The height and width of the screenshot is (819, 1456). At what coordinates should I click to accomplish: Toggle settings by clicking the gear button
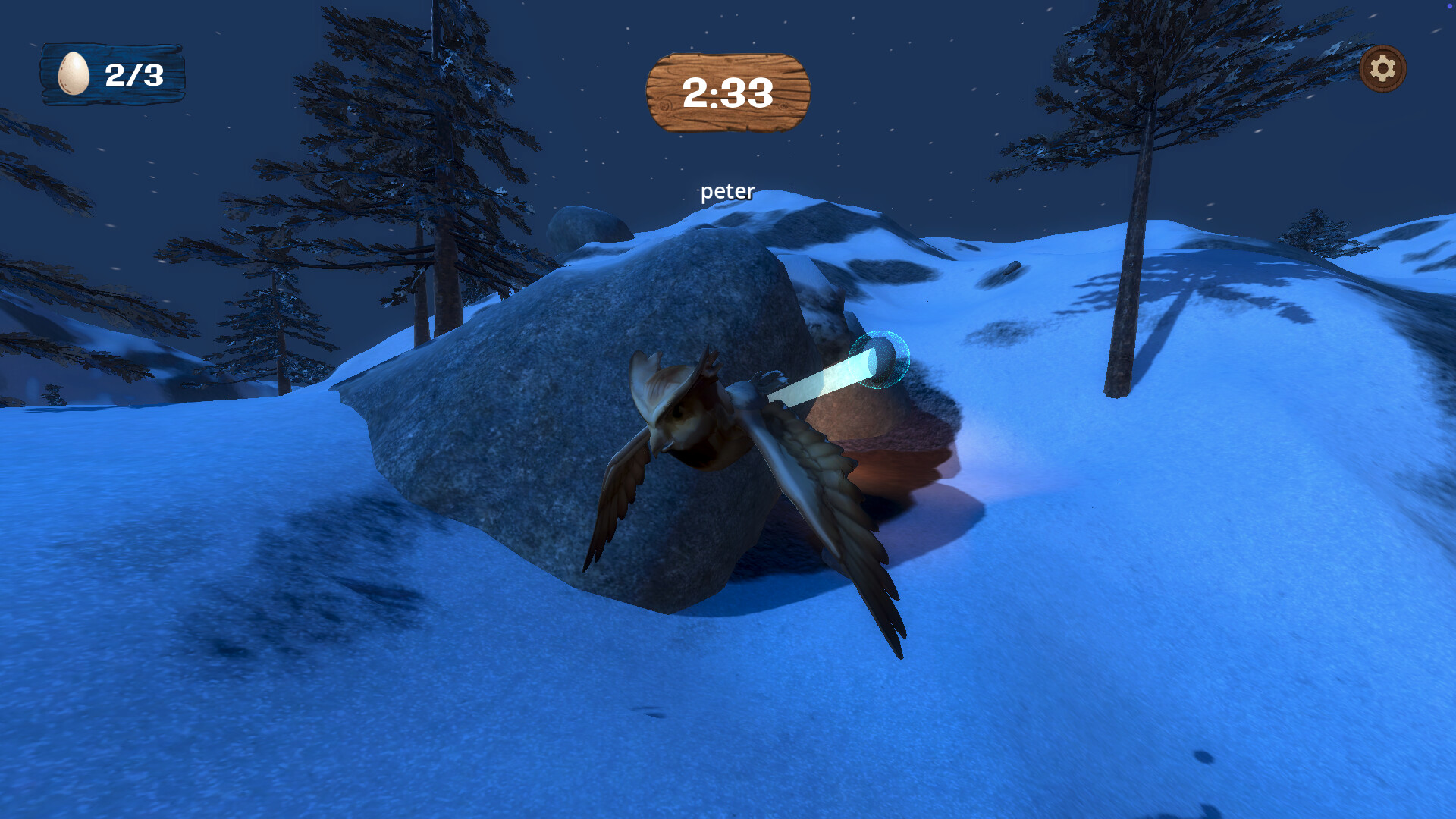[1382, 70]
